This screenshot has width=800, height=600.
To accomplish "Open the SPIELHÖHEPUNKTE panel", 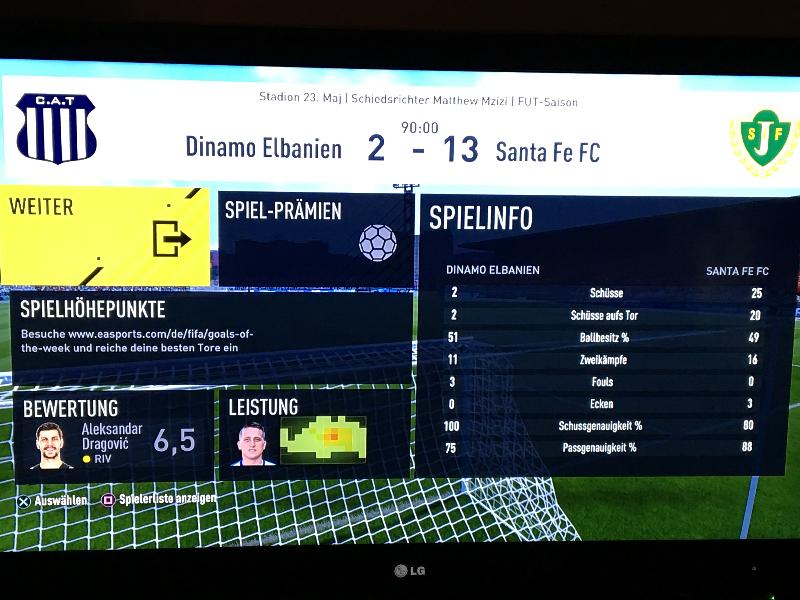I will tap(211, 337).
